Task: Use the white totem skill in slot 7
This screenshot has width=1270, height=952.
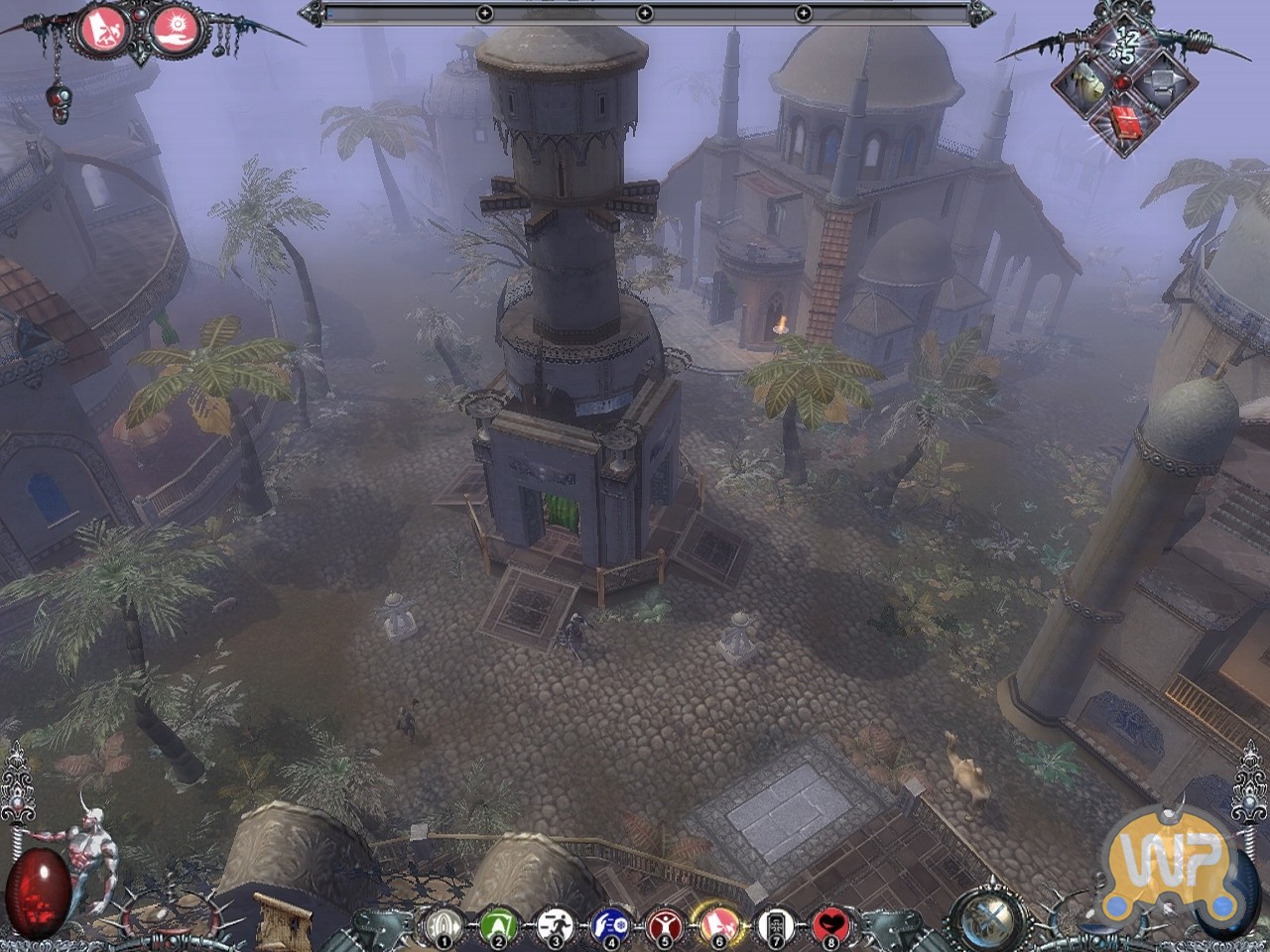Action: [774, 926]
